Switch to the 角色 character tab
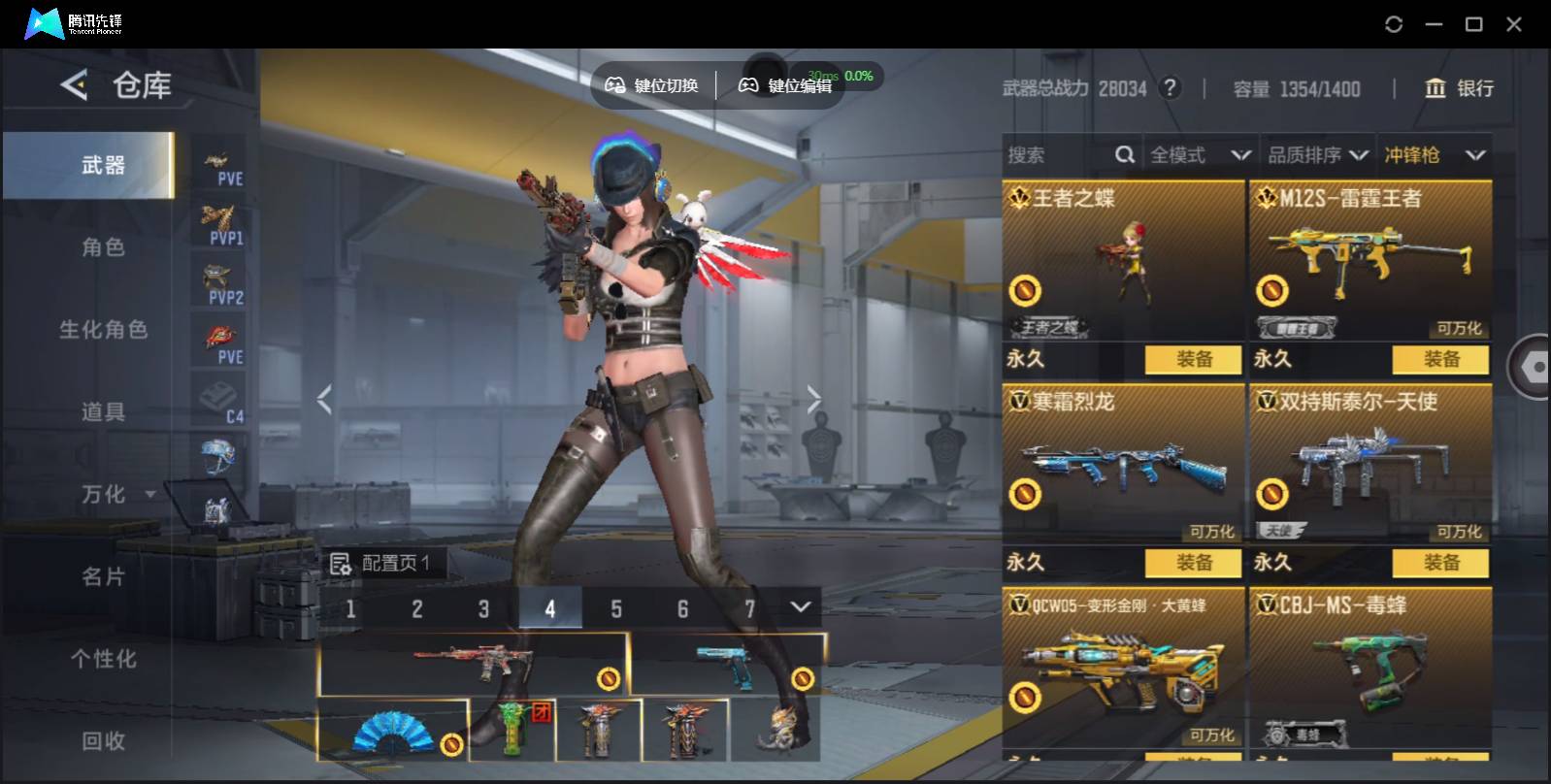Screen dimensions: 1551x784 click(x=103, y=247)
